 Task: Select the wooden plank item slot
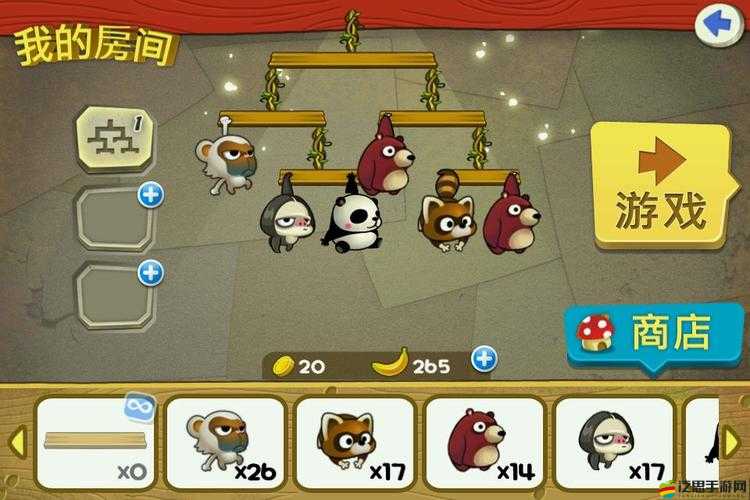click(x=94, y=442)
